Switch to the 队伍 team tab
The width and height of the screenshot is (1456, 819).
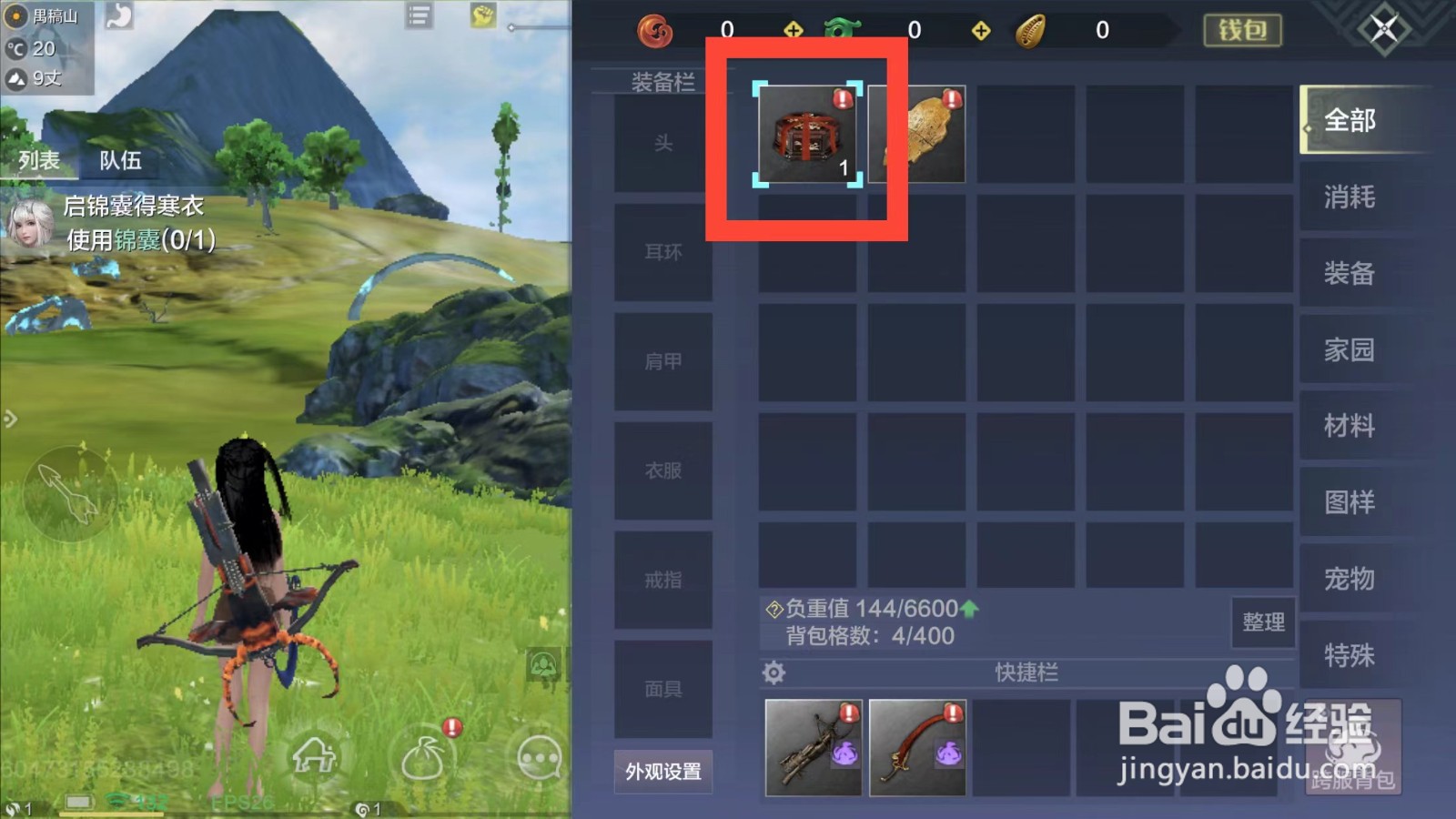point(123,160)
